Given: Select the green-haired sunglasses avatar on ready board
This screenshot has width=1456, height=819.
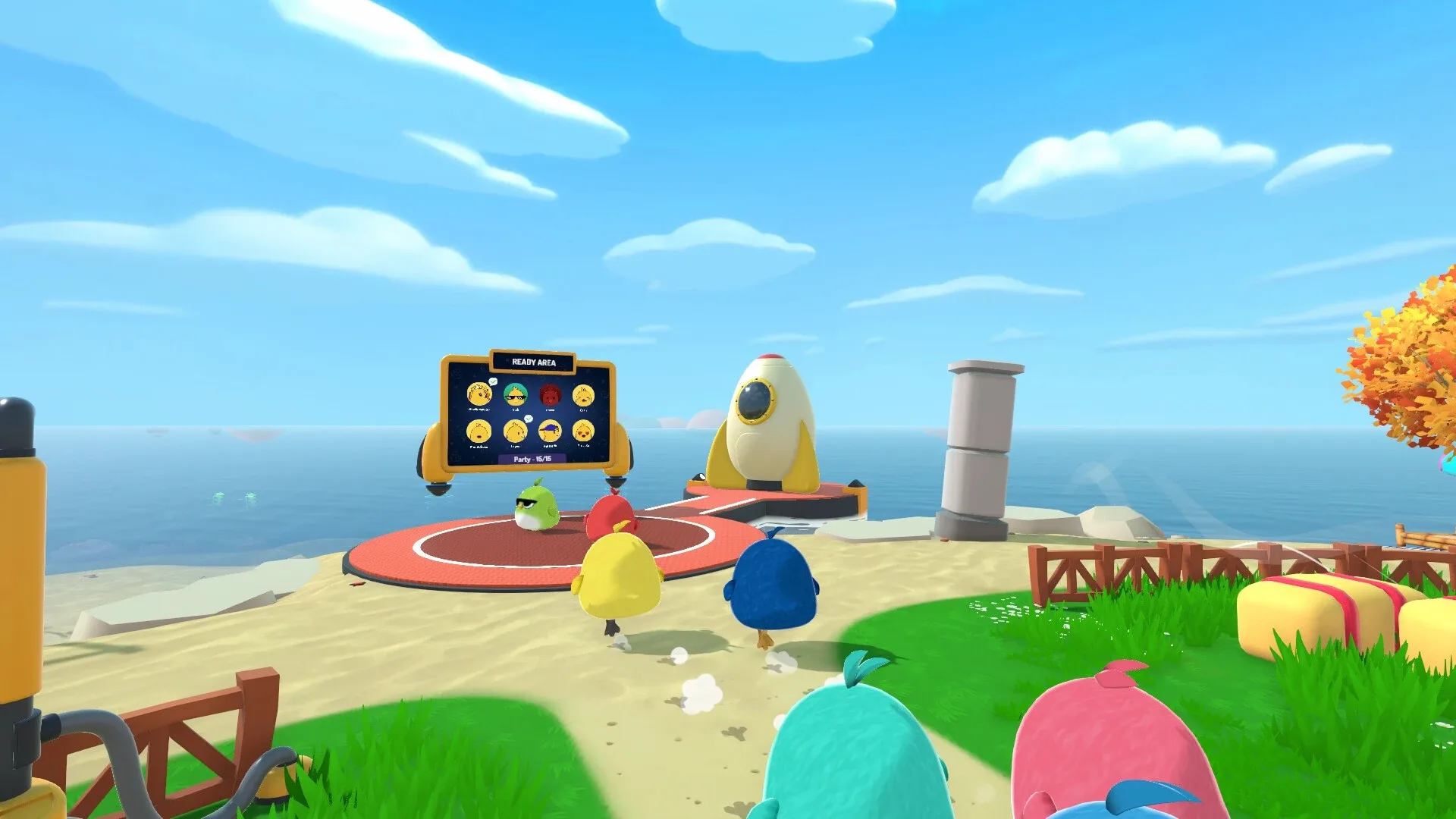Looking at the screenshot, I should point(516,395).
